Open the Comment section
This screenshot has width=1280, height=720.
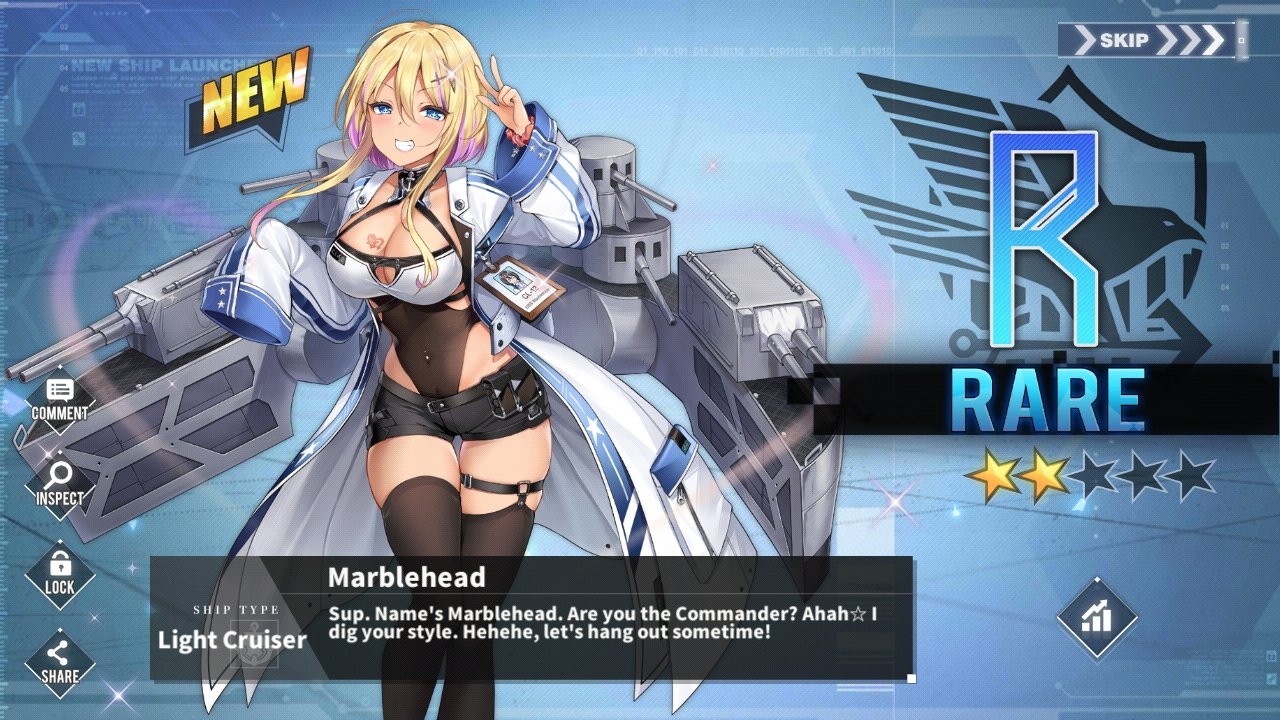coord(59,399)
